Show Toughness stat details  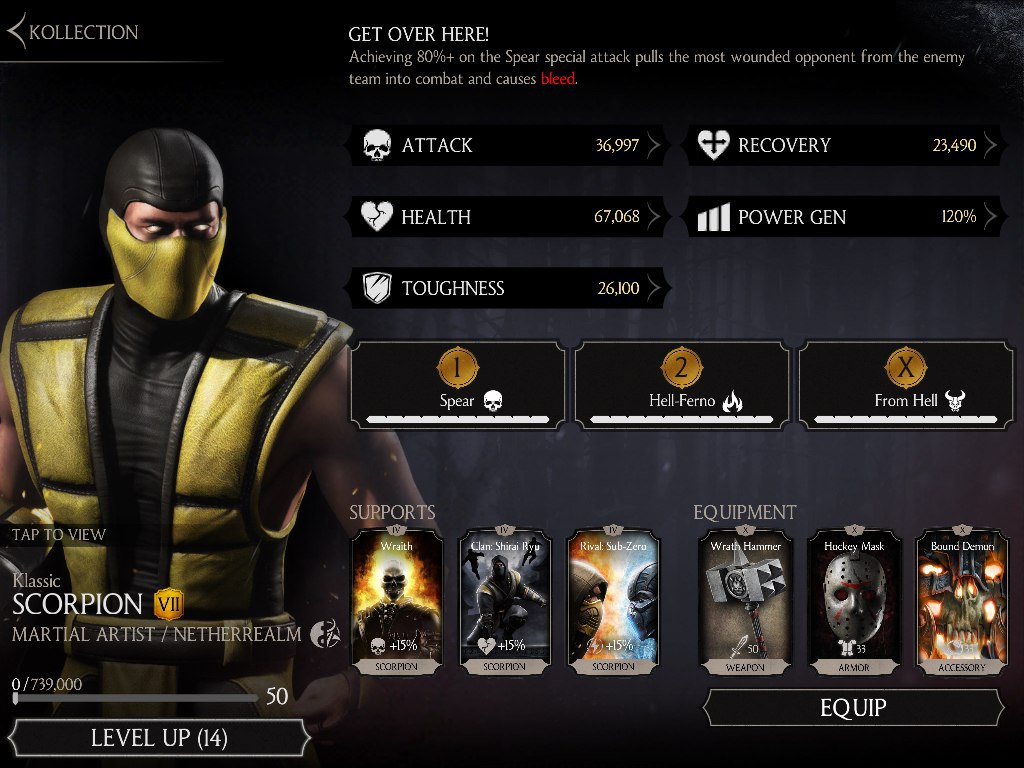[x=510, y=289]
